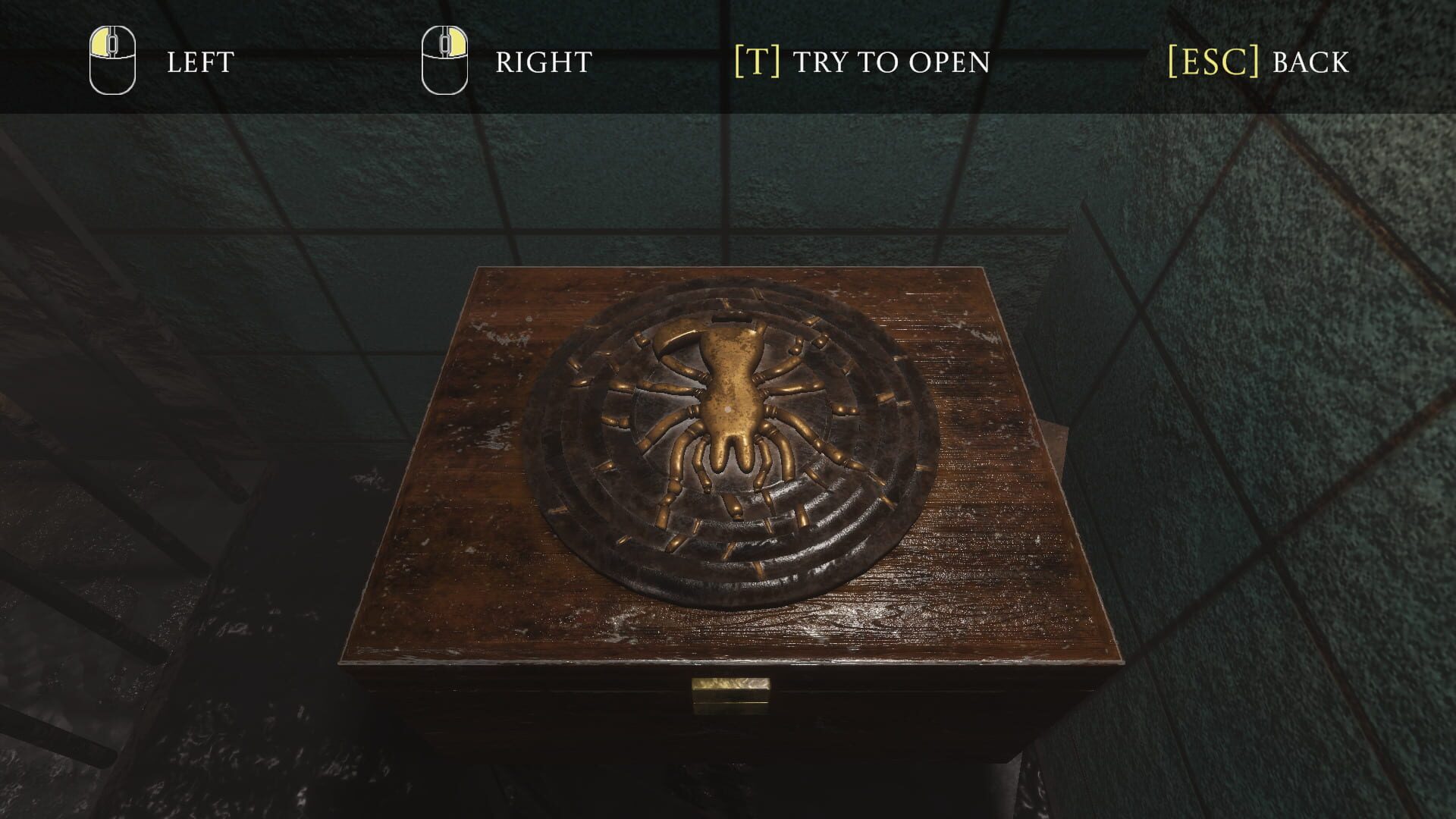Viewport: 1456px width, 819px height.
Task: Click the left mouse button icon
Action: (111, 53)
